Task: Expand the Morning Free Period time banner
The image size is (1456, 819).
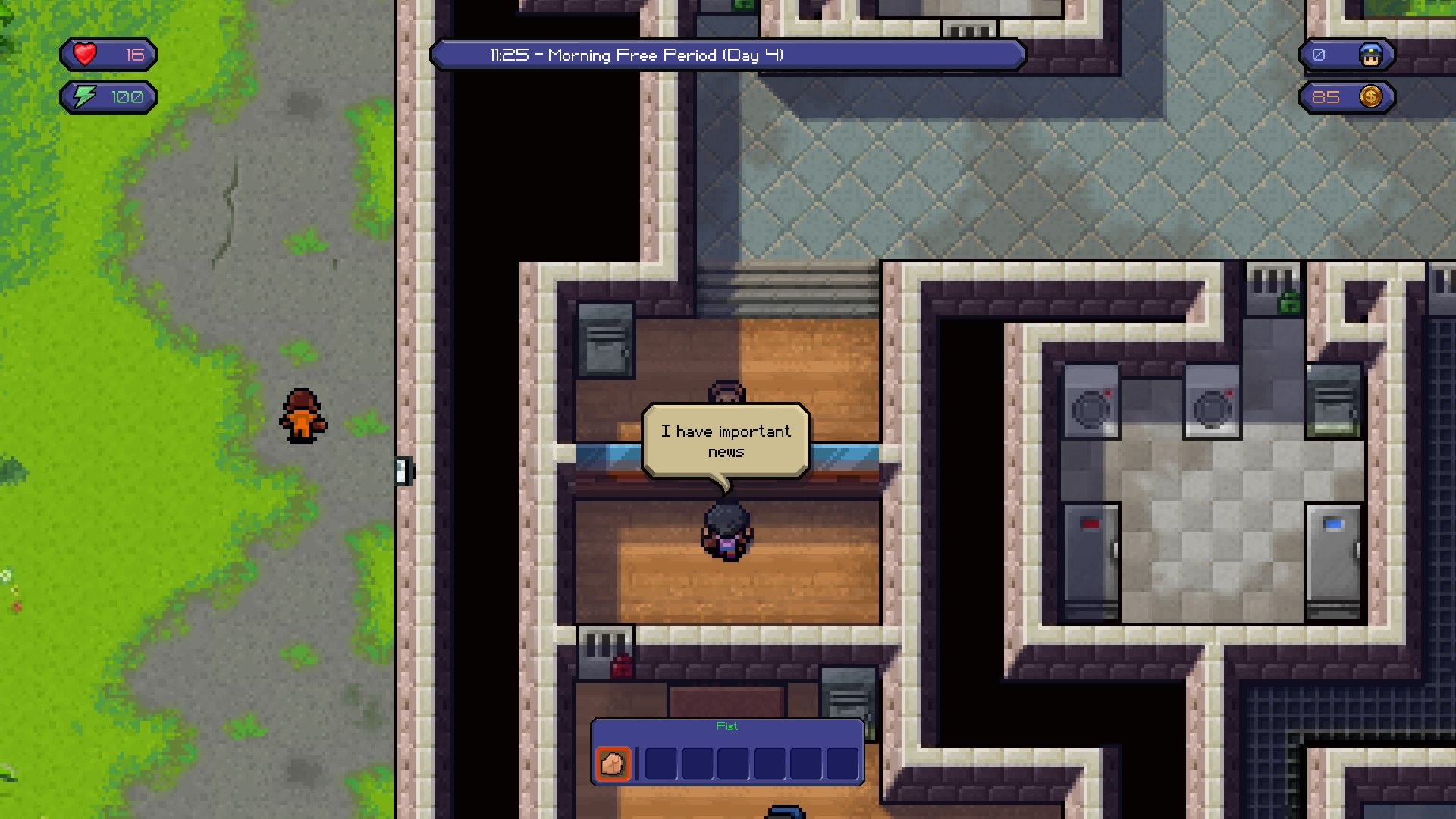Action: [x=727, y=55]
